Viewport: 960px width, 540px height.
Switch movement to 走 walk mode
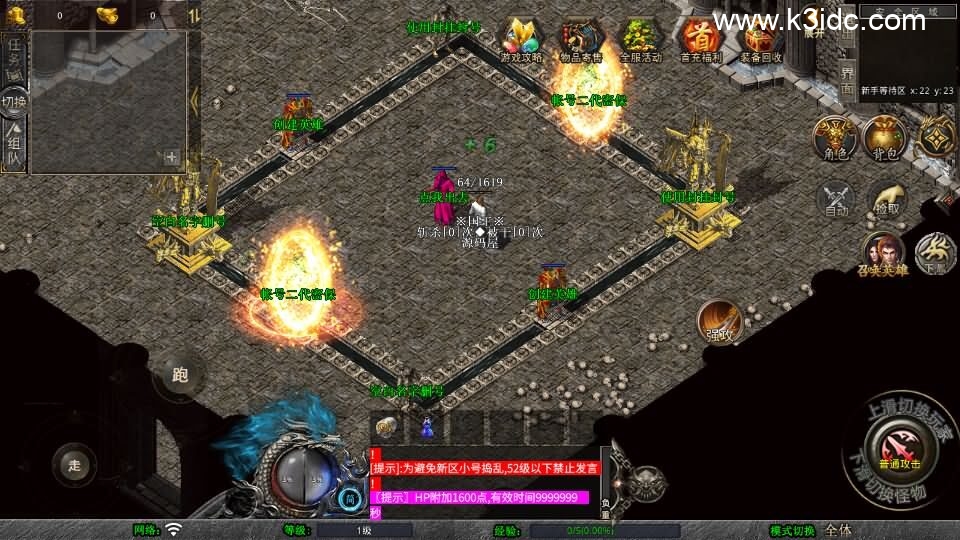pos(75,464)
